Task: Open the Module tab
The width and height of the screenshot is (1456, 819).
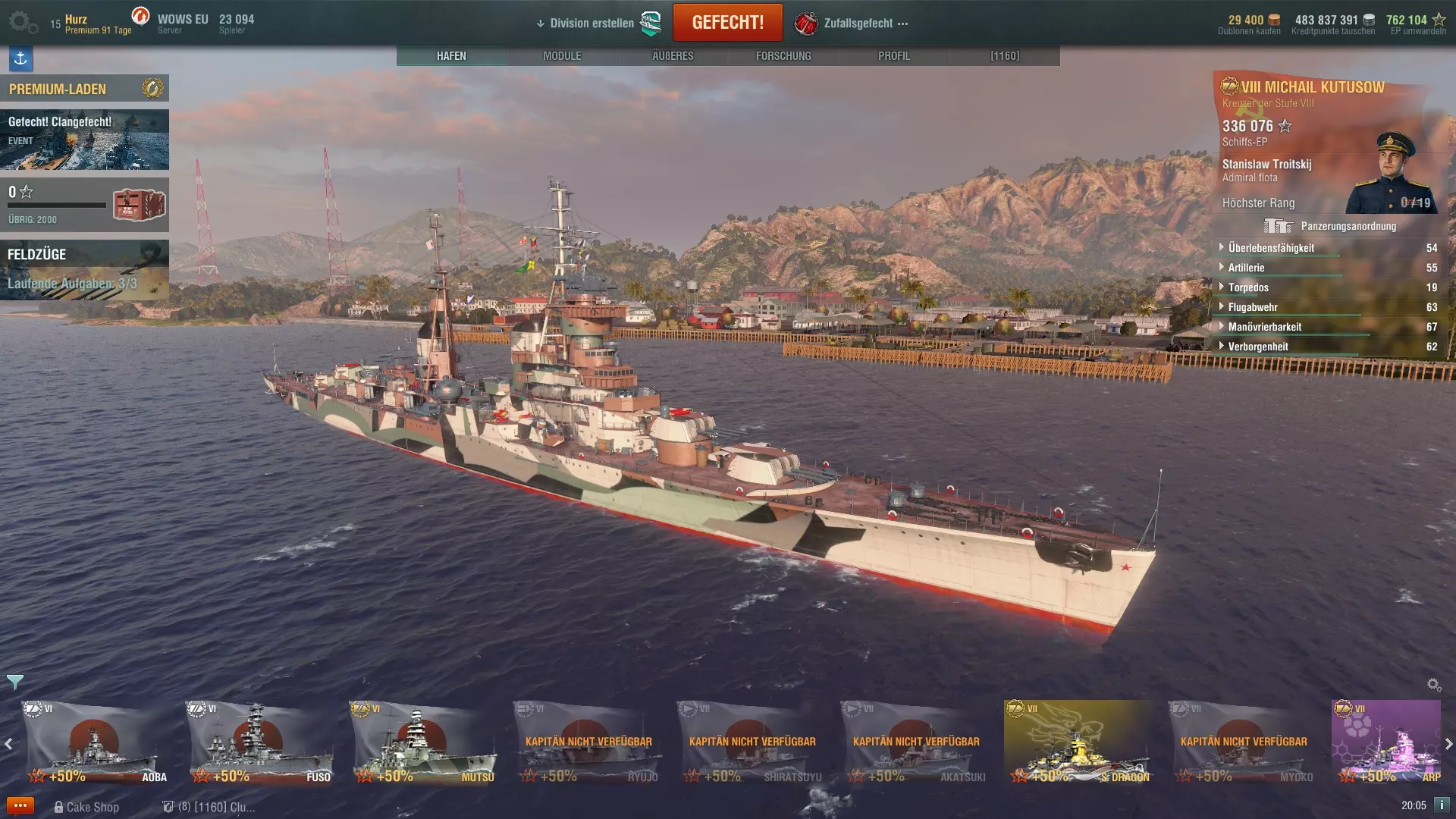Action: tap(562, 56)
